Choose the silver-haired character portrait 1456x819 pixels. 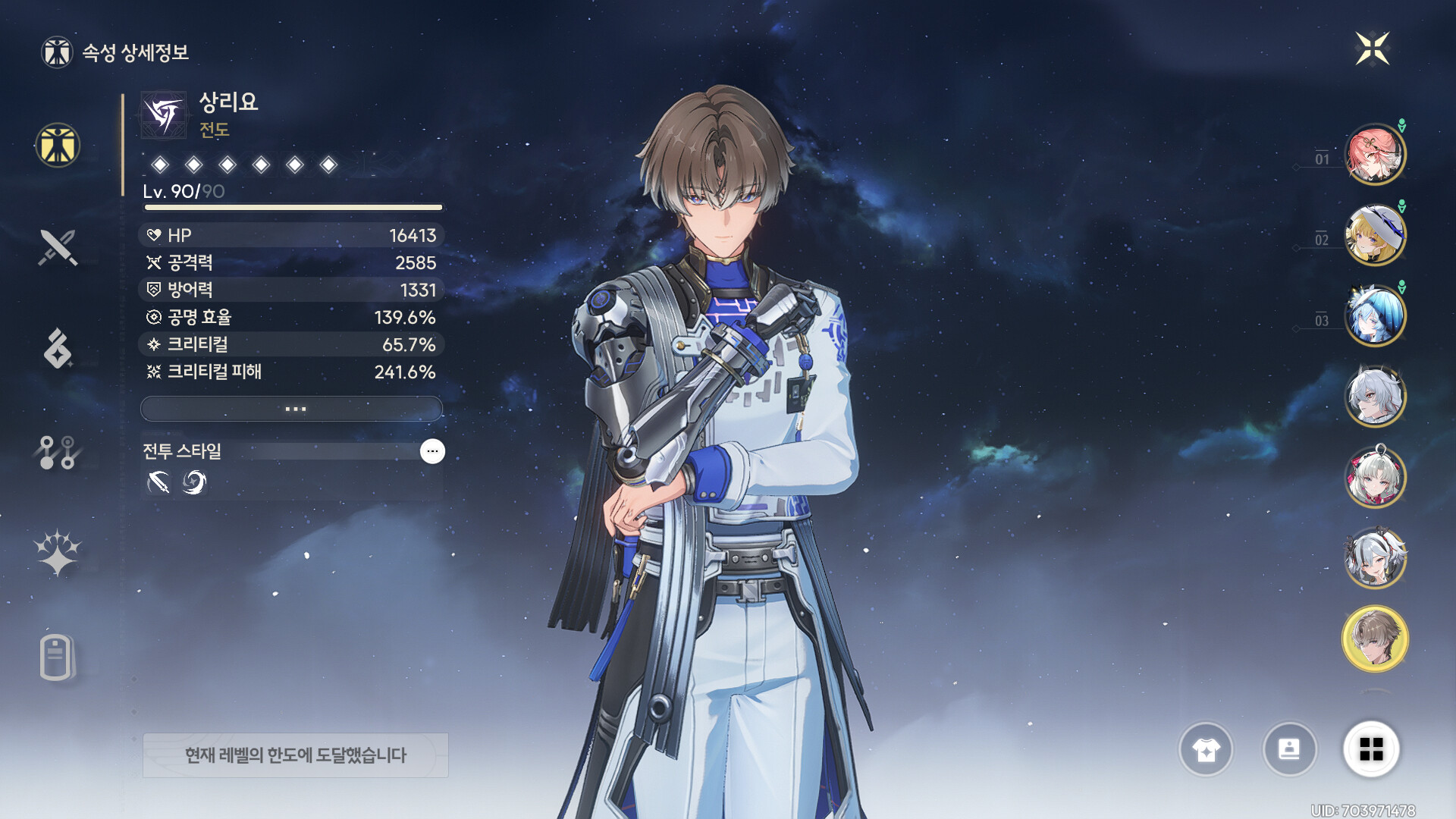point(1374,396)
